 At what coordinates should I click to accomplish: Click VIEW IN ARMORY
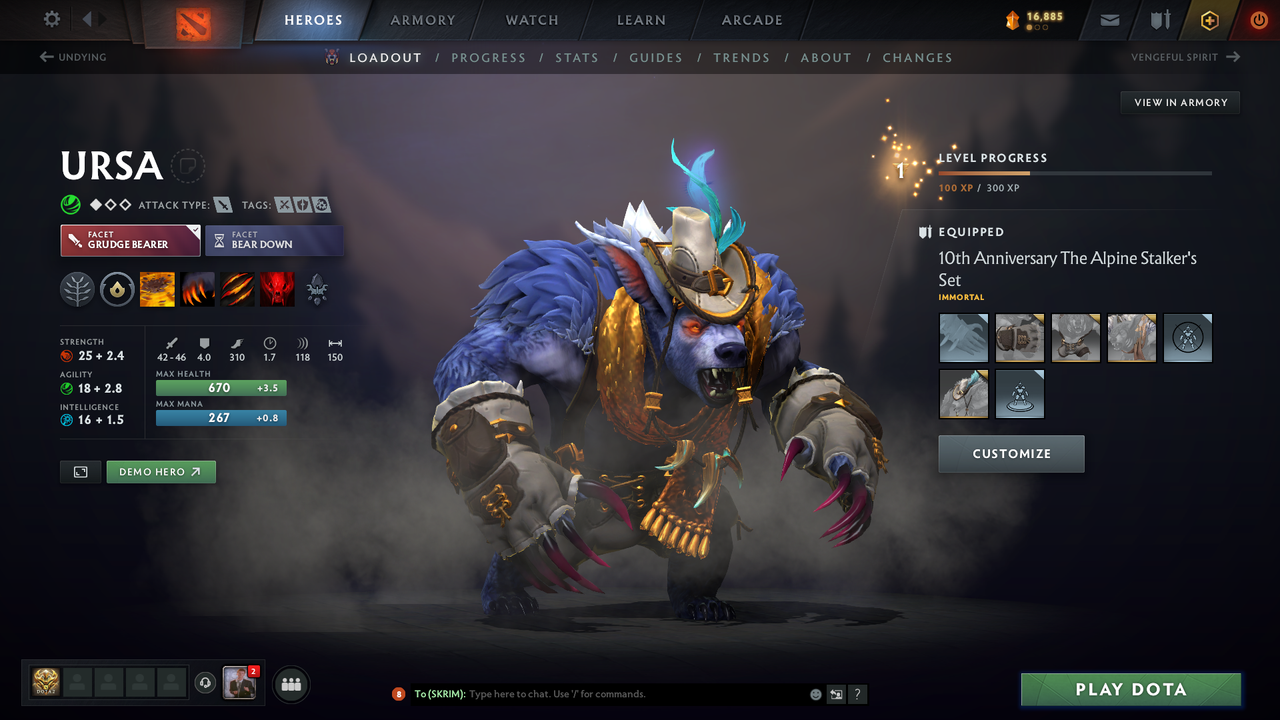(x=1179, y=102)
